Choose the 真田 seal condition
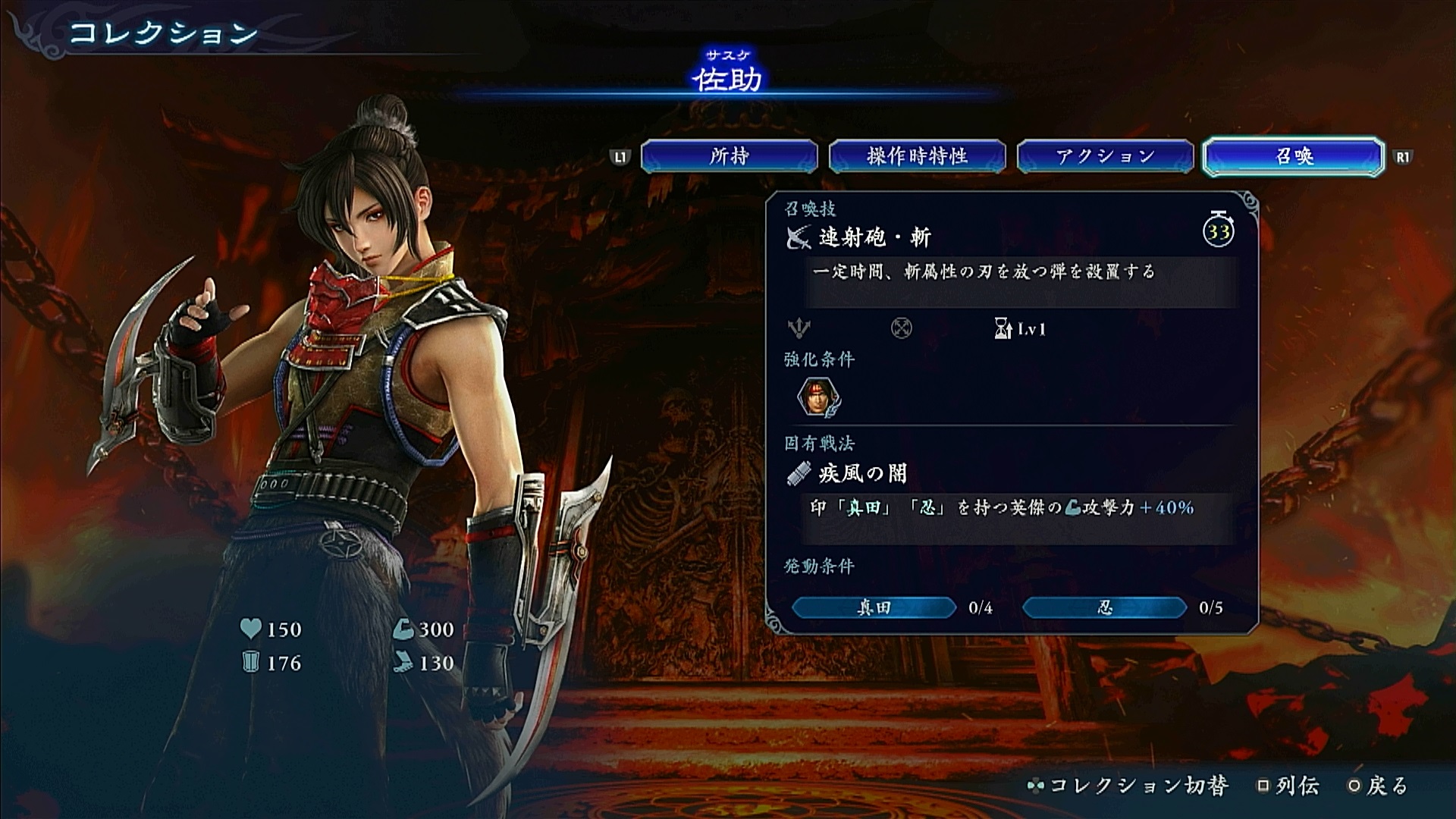This screenshot has height=819, width=1456. [874, 607]
